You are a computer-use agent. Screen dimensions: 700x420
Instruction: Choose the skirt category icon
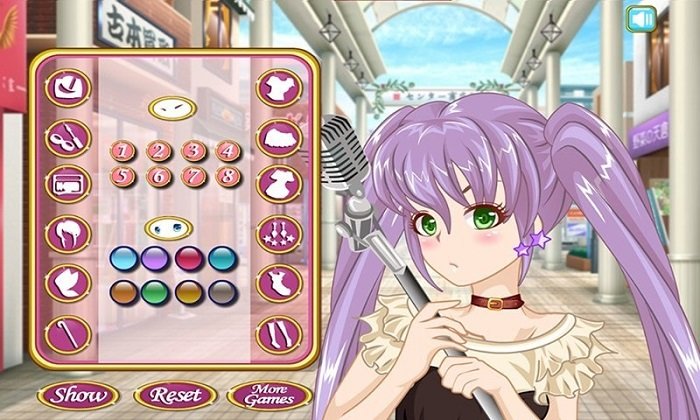(279, 136)
